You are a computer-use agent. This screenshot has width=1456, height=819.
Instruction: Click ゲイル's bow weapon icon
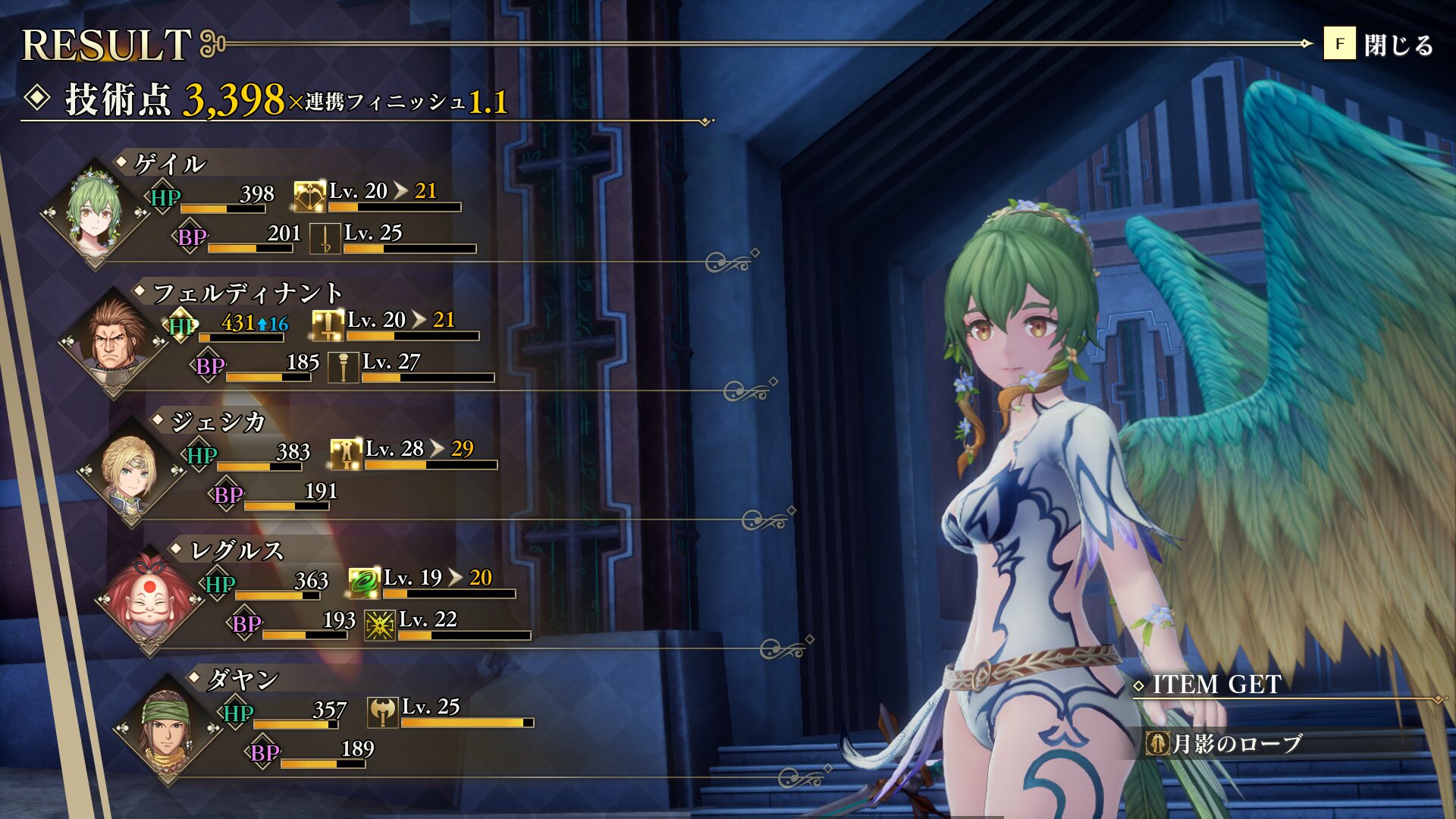point(309,197)
